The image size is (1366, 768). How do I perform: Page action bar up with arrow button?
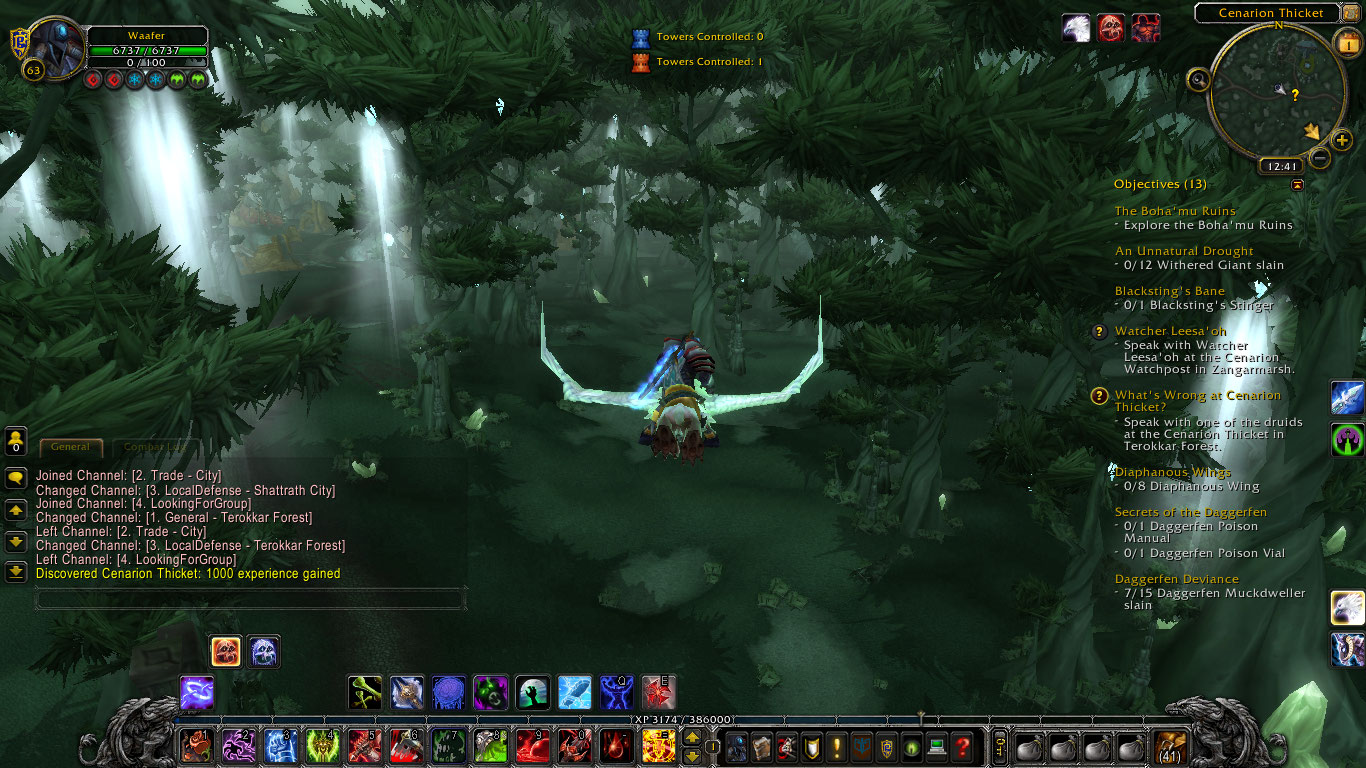click(691, 738)
